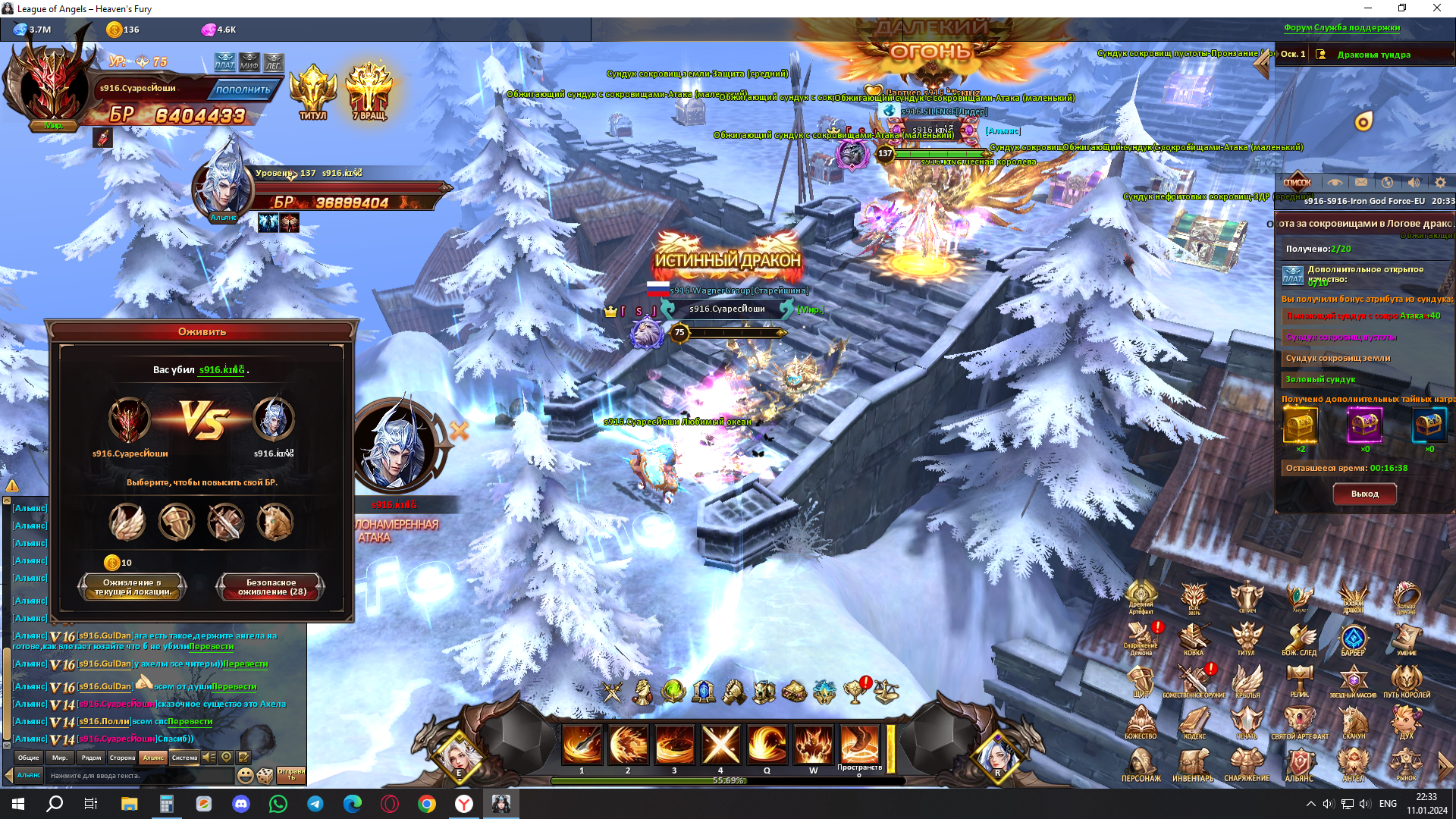Activate the 'Пространство' skill on hotbar
1456x819 pixels.
point(859,745)
